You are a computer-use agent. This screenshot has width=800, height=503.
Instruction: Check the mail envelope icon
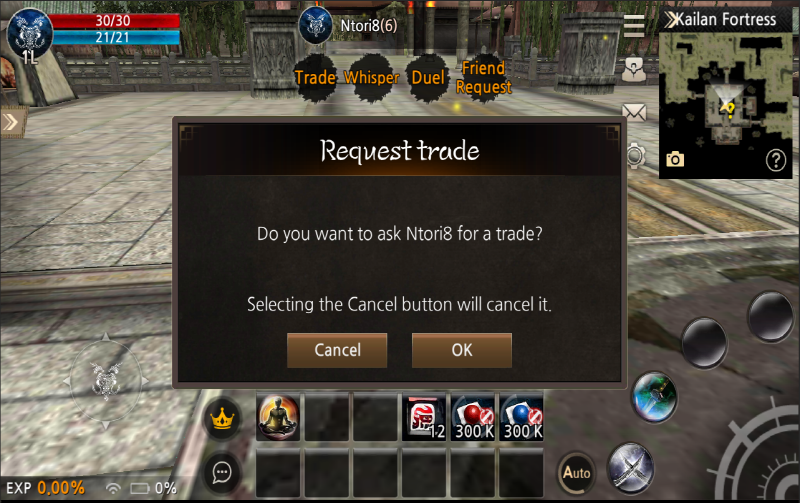(634, 111)
